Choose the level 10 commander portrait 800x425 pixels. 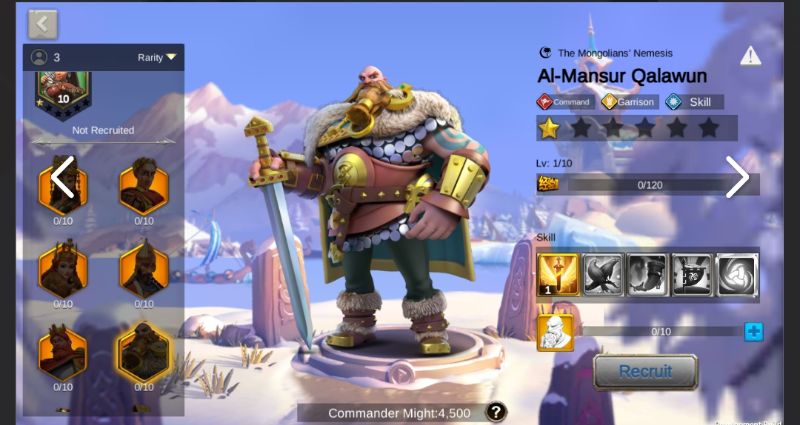click(63, 90)
